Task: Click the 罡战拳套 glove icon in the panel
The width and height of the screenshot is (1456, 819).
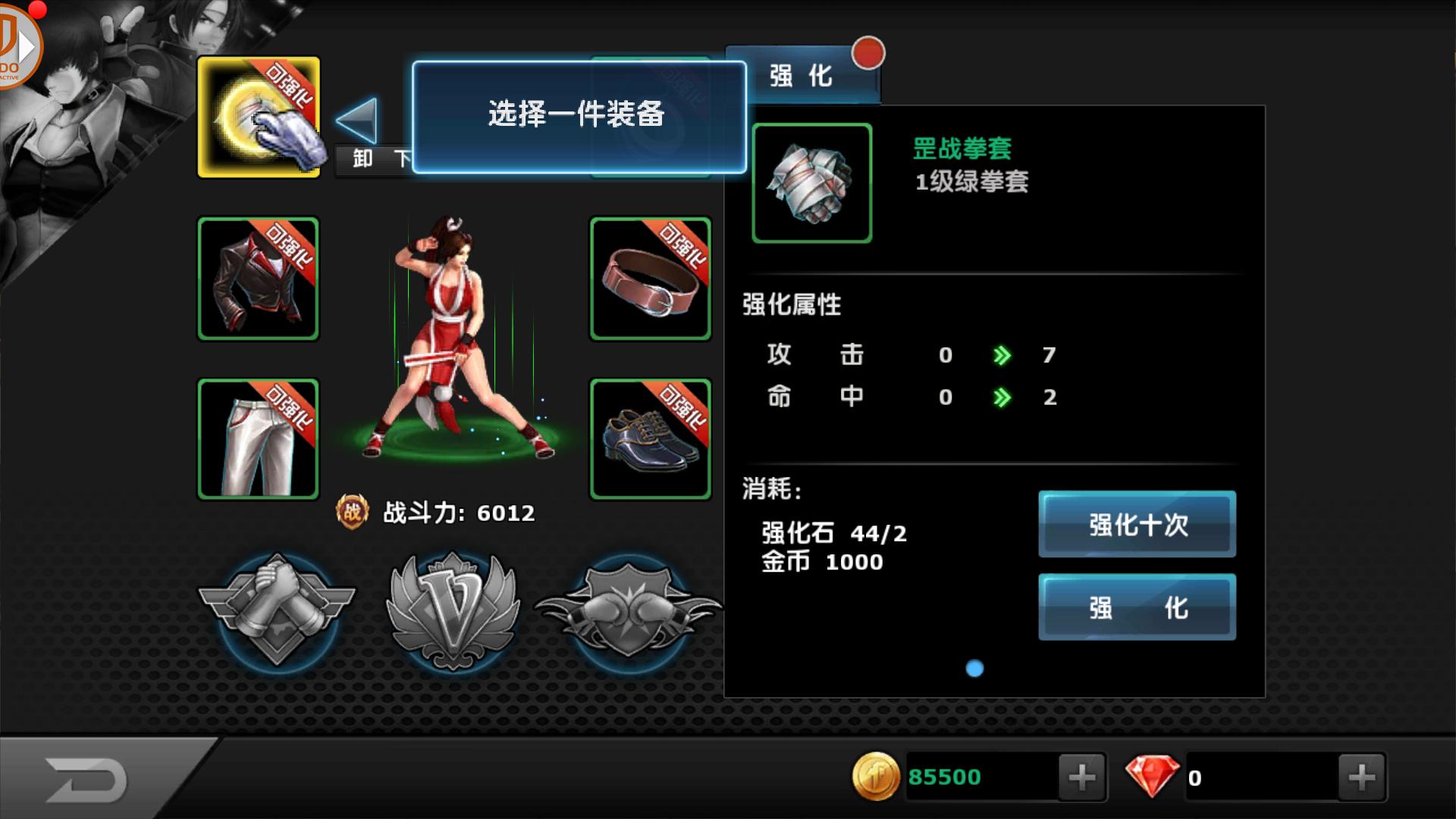Action: (x=811, y=182)
